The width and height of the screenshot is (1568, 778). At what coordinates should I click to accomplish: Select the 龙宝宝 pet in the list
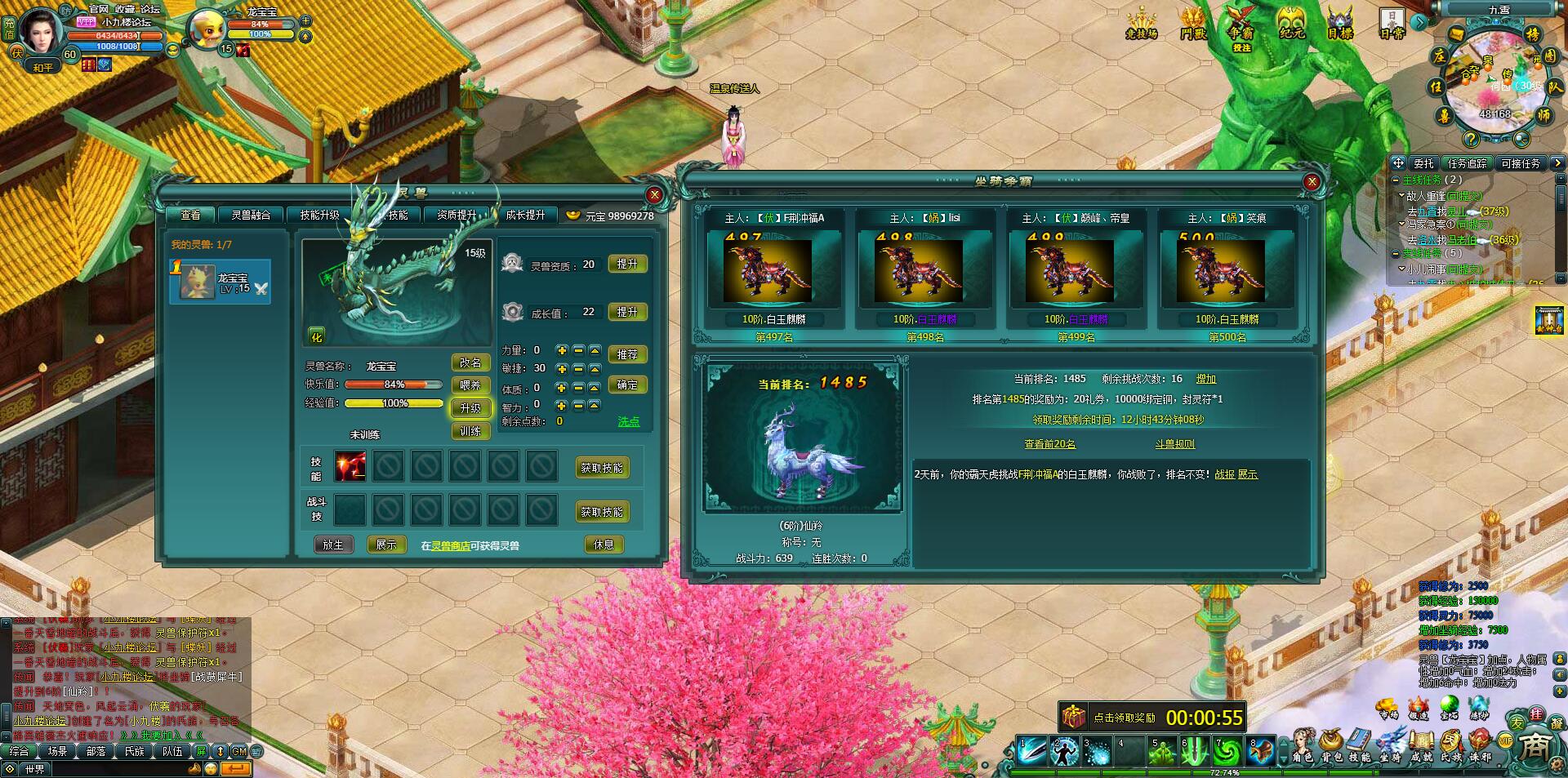tap(220, 282)
